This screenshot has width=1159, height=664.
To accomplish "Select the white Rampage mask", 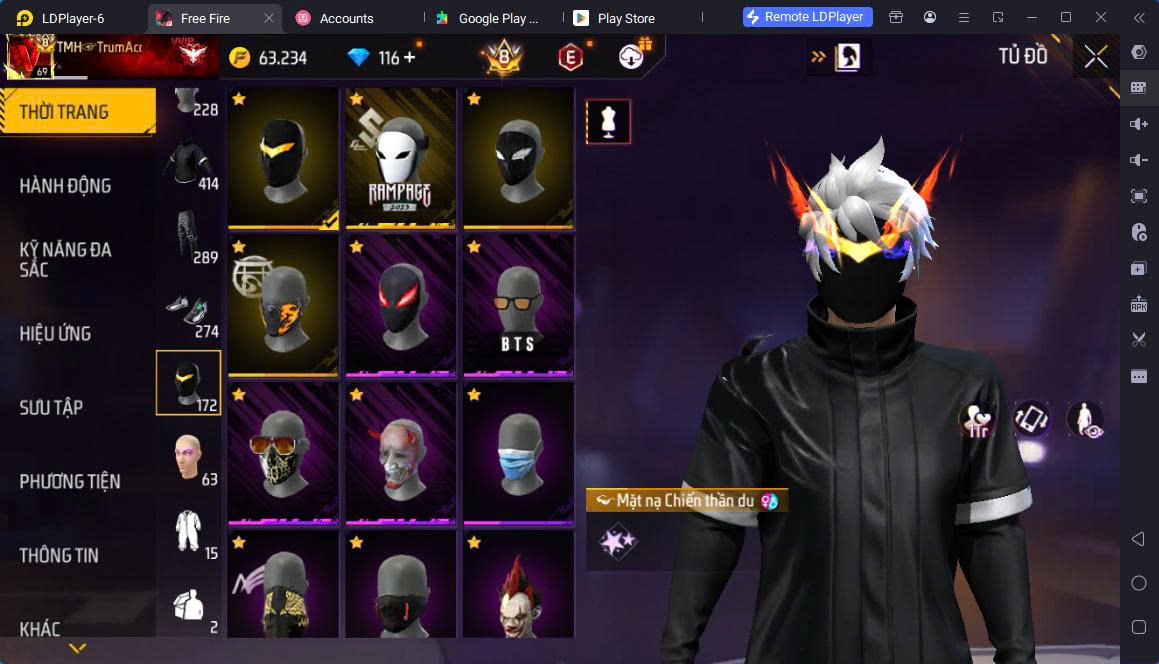I will (x=401, y=157).
